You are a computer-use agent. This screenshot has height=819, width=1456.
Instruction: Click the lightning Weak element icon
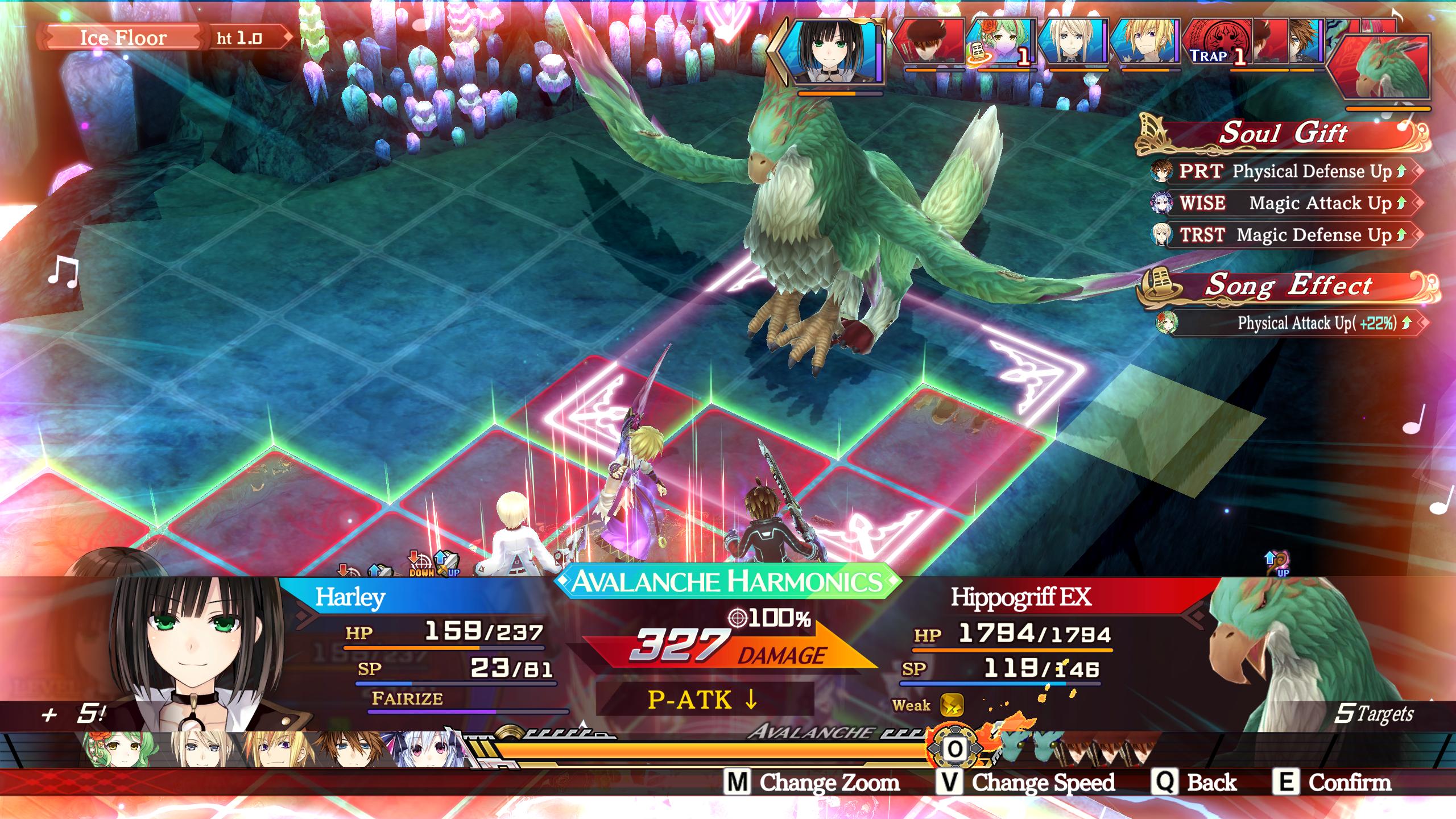[951, 705]
